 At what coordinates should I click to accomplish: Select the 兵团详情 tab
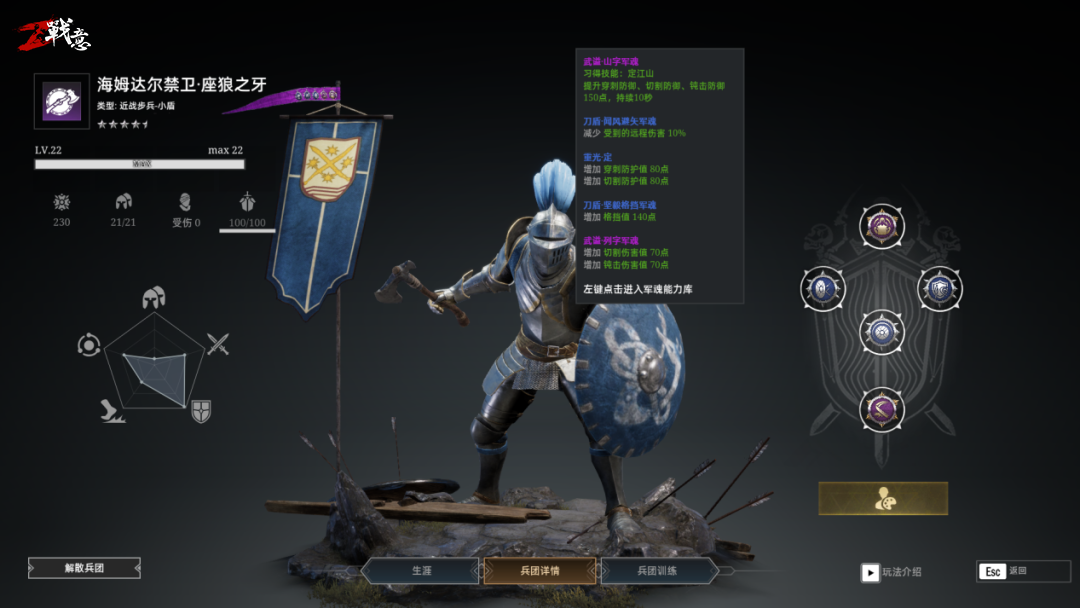(540, 571)
